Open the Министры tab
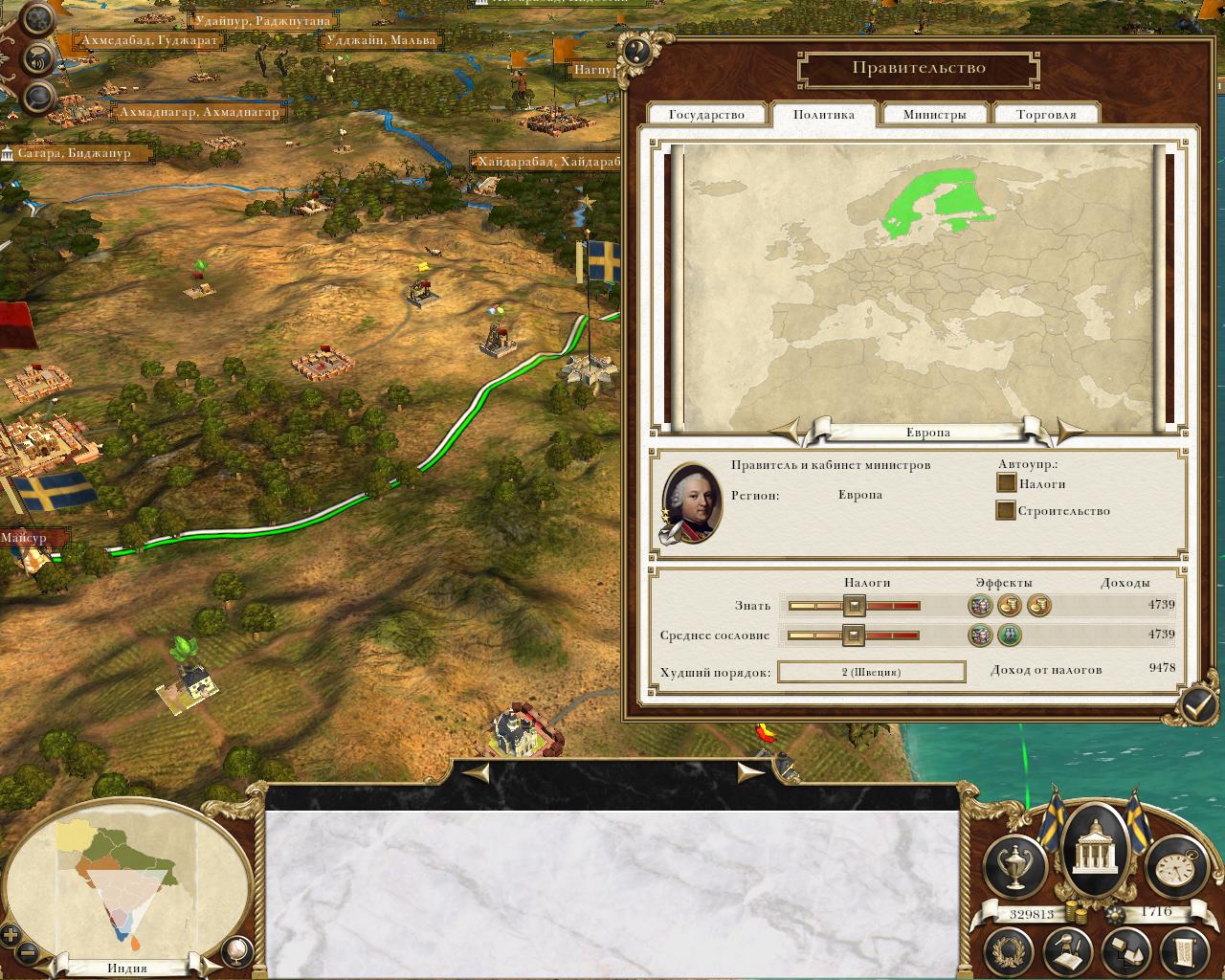Screen dimensions: 1225x980 pos(934,115)
